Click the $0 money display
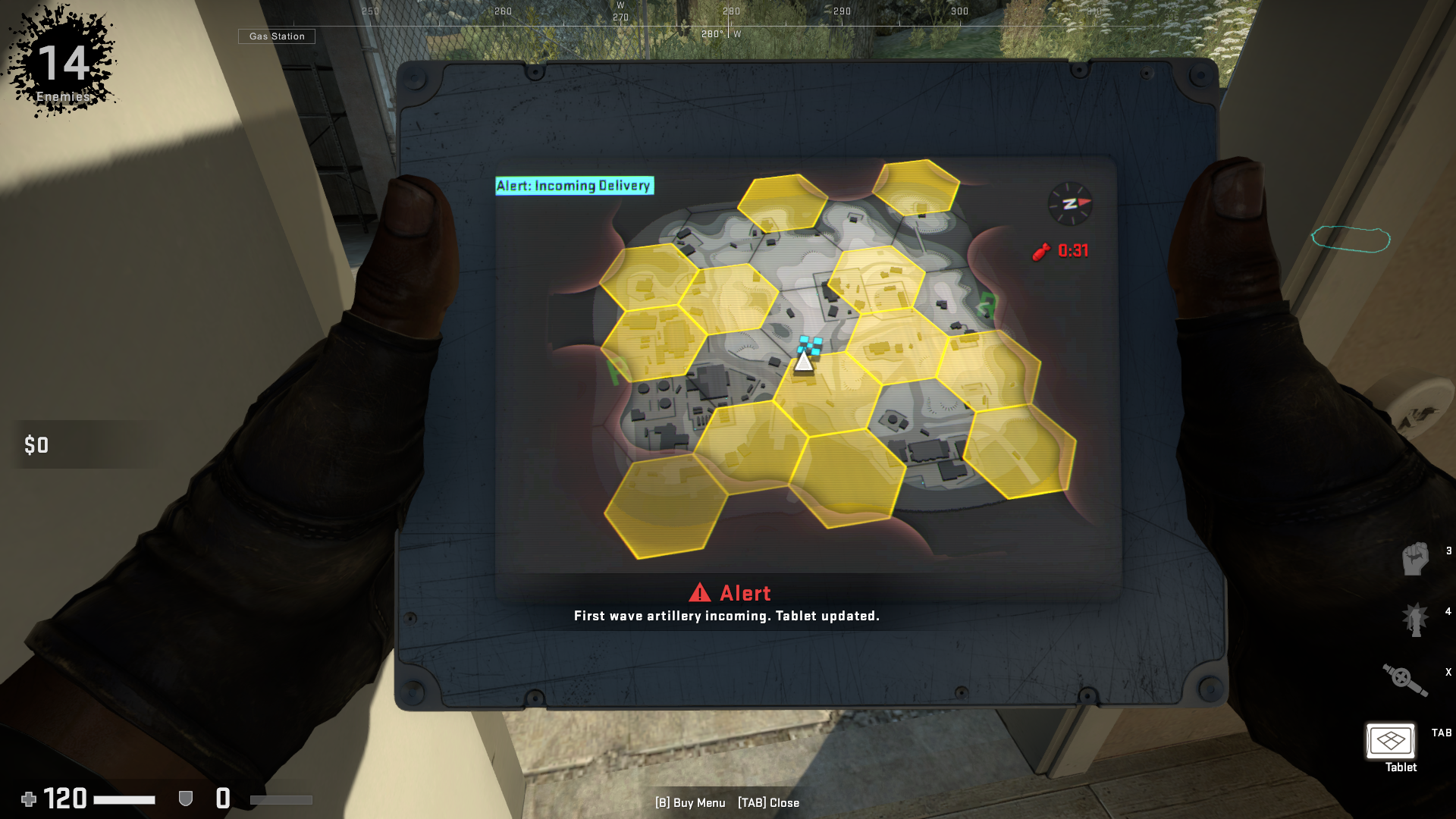The image size is (1456, 819). [x=36, y=446]
